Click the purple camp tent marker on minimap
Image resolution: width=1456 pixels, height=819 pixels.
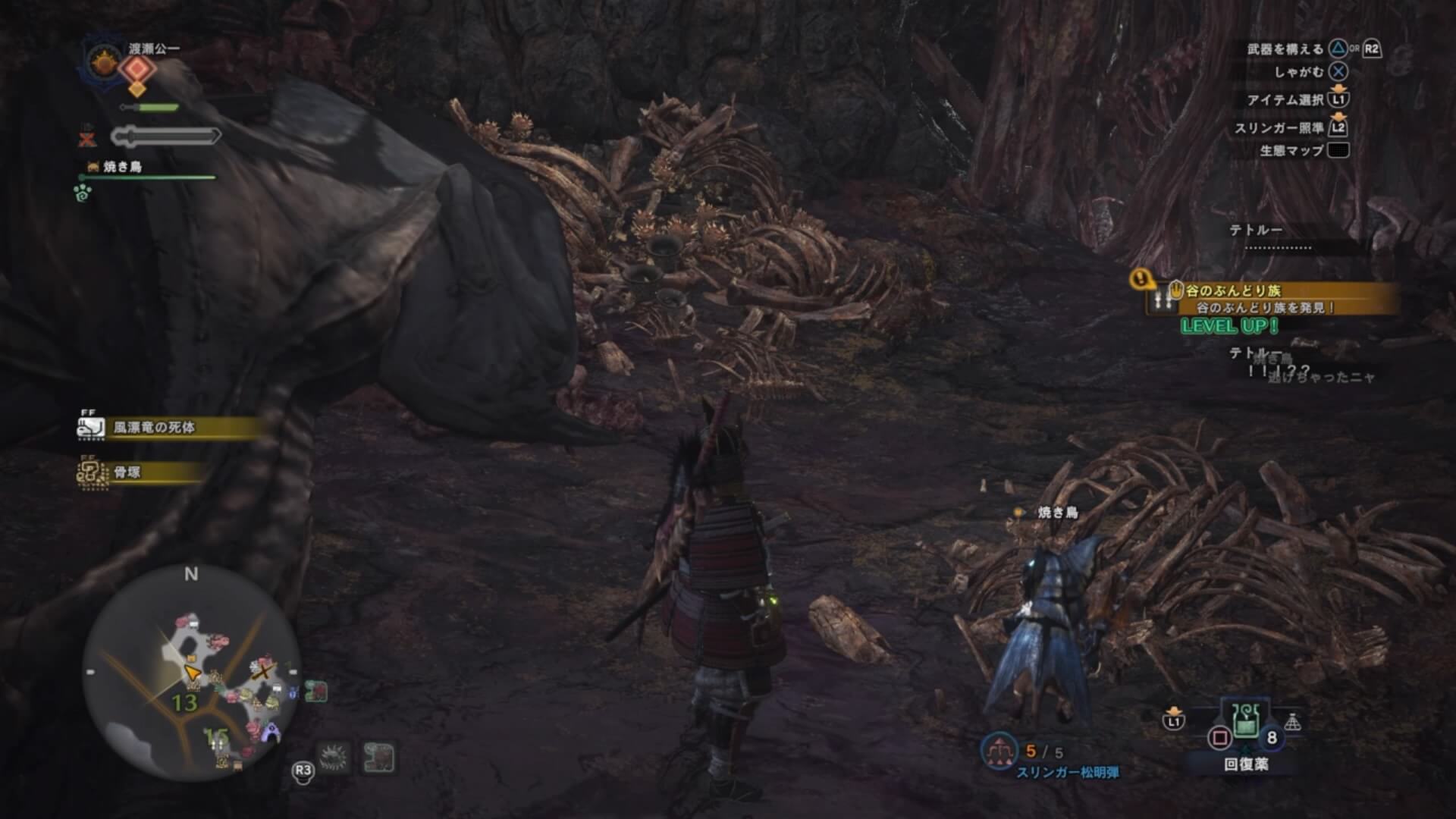pyautogui.click(x=271, y=734)
